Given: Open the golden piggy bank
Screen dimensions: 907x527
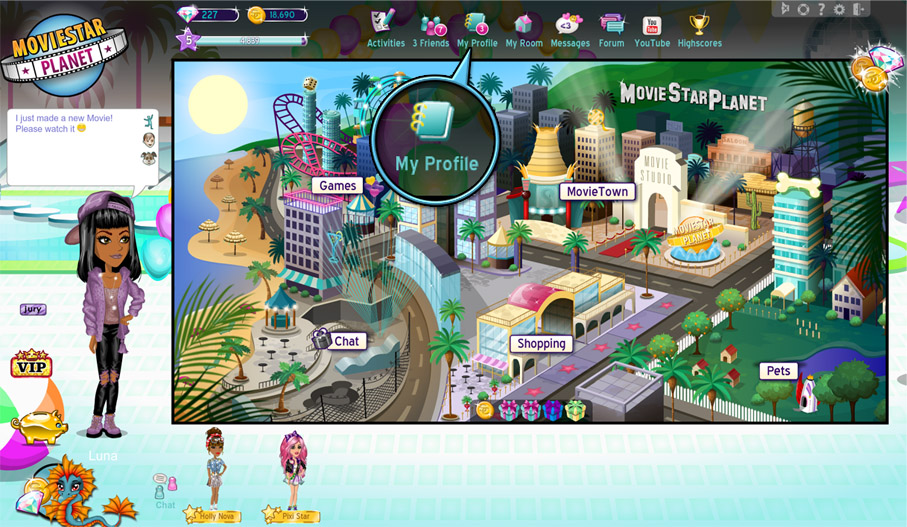Looking at the screenshot, I should (38, 427).
